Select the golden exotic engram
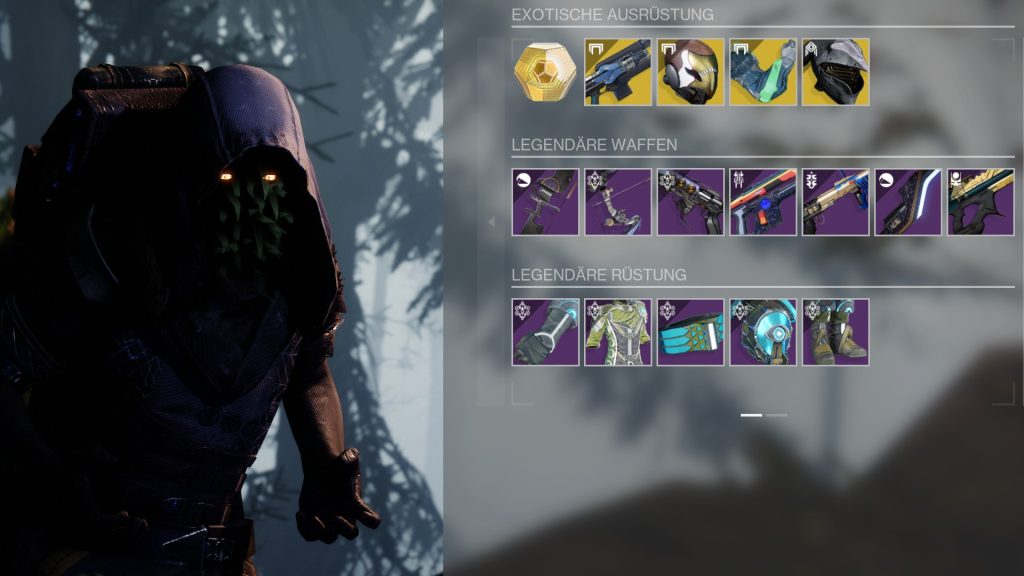This screenshot has height=576, width=1024. click(x=545, y=72)
